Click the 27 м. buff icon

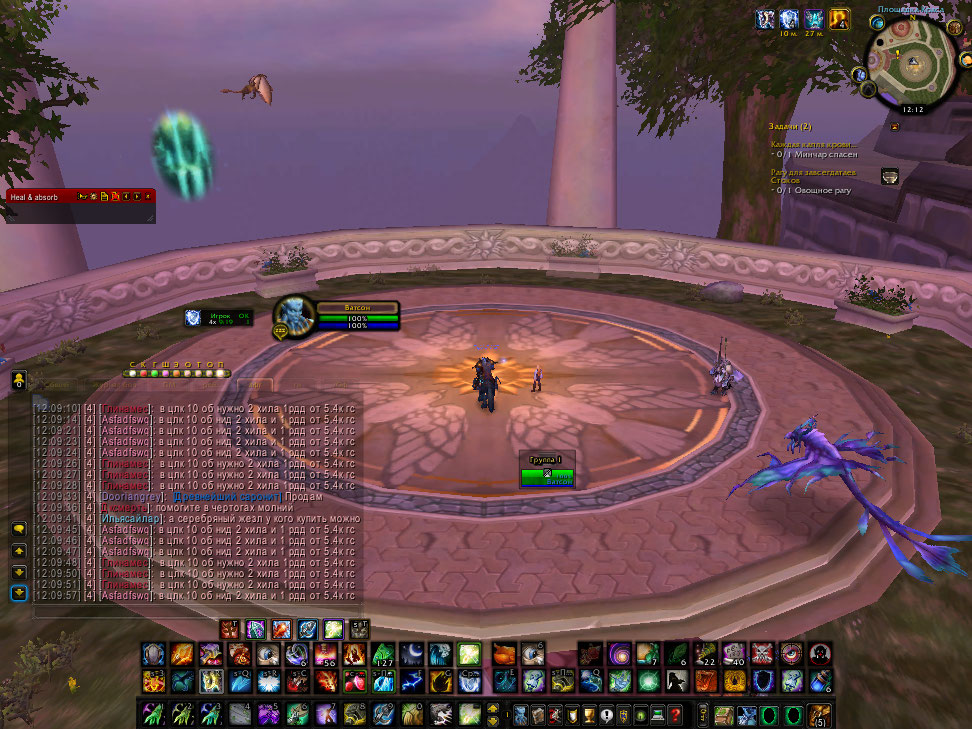(x=813, y=19)
